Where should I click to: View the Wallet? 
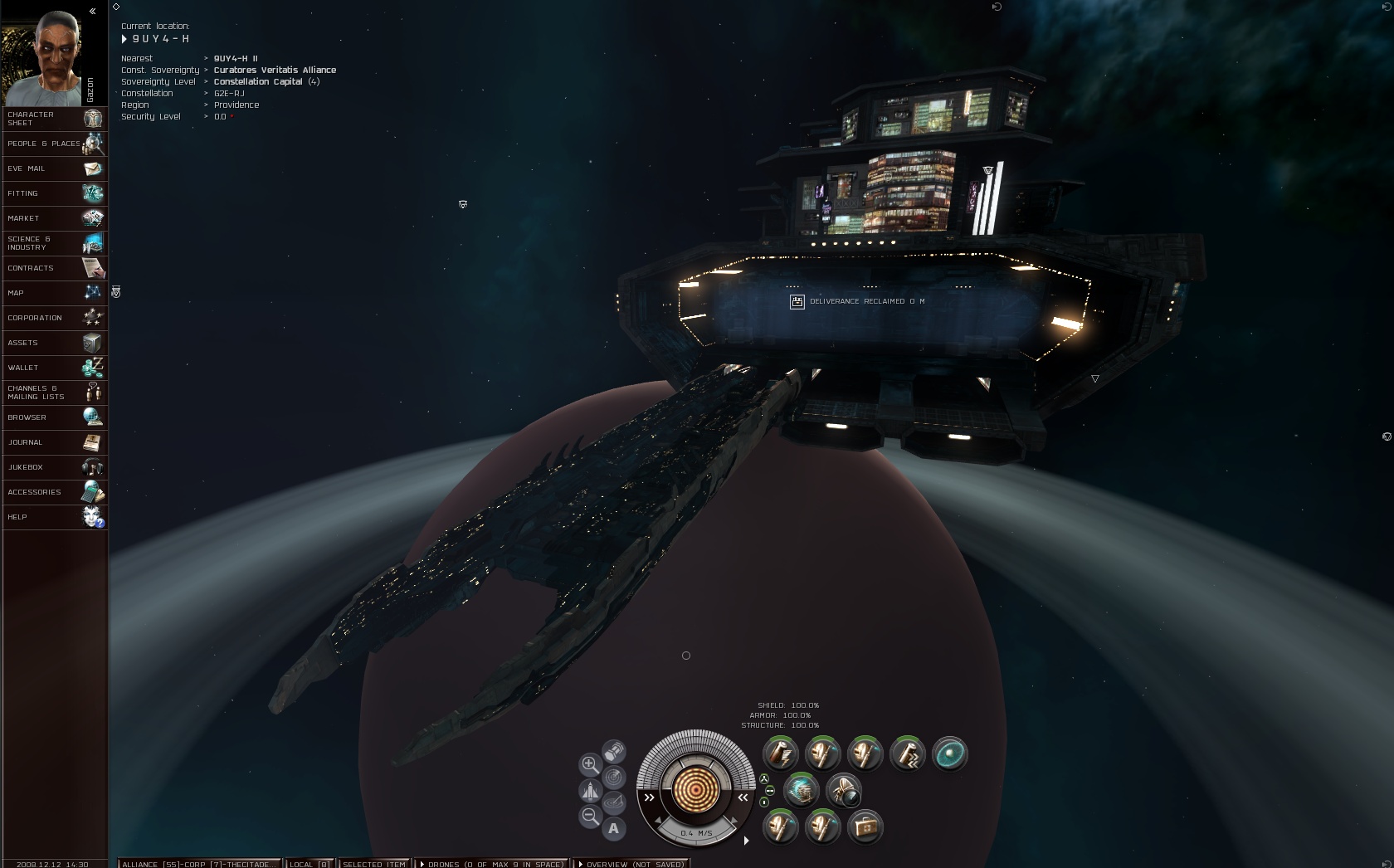[55, 368]
